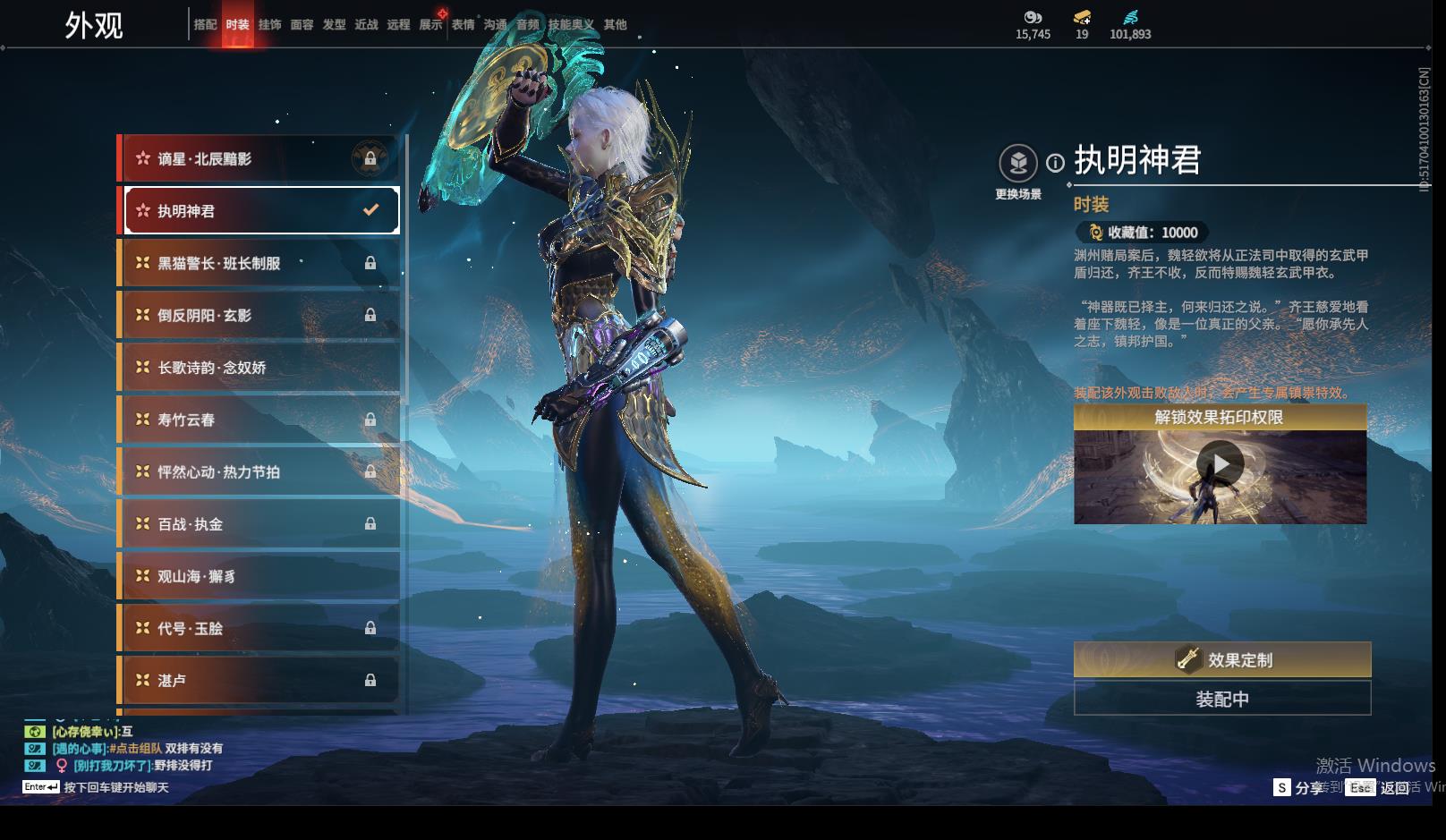Click the 分享 share button

pyautogui.click(x=1298, y=787)
